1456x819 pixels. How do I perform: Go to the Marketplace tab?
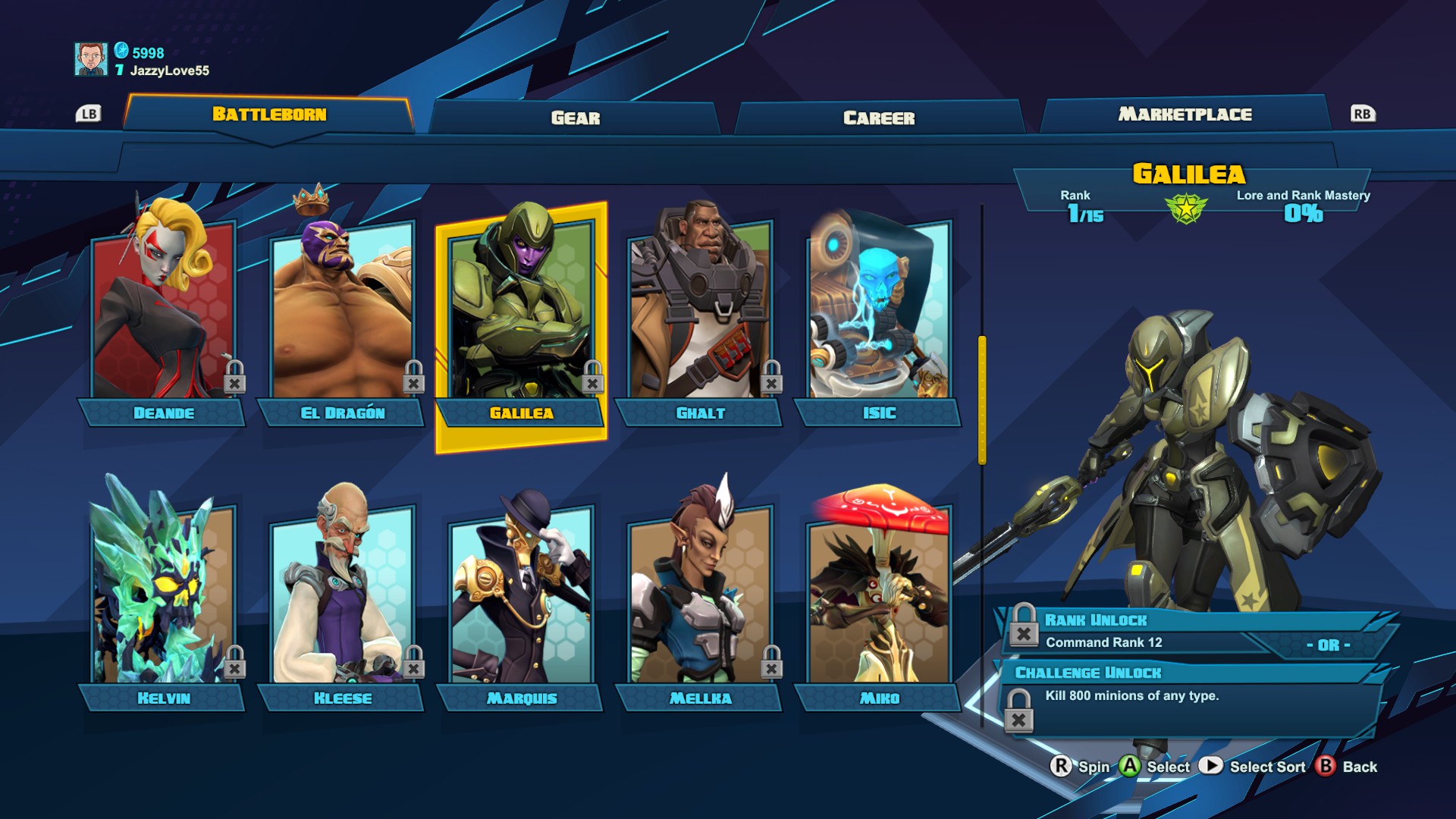click(x=1185, y=115)
